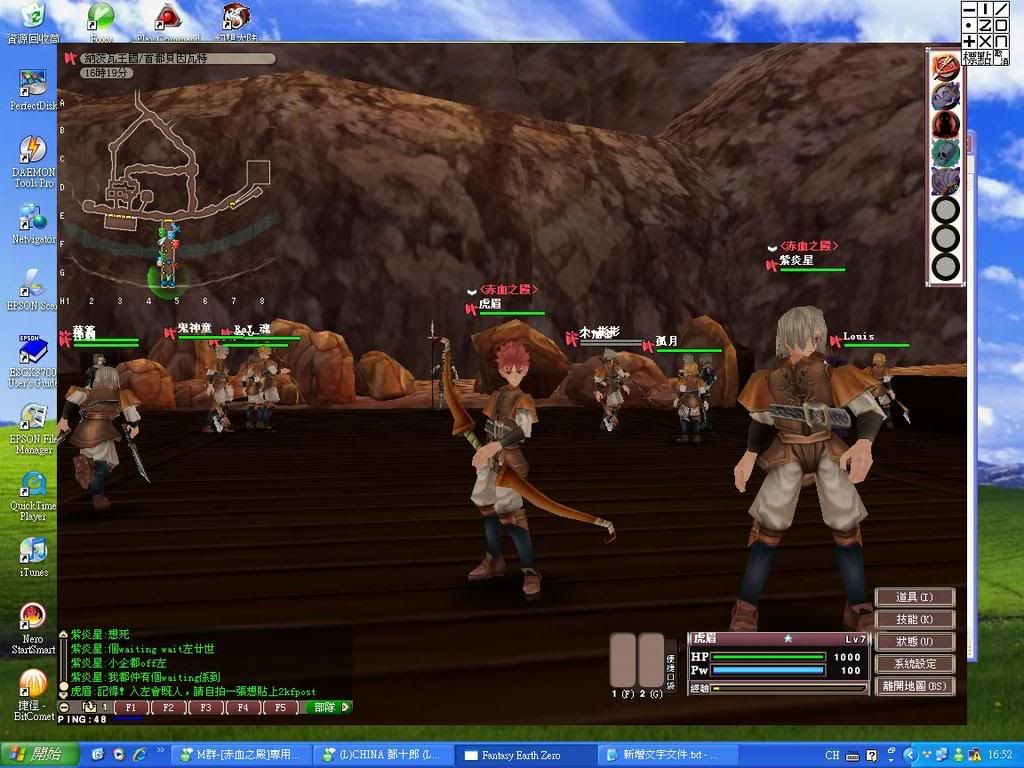Open 系統設定 system settings
1024x768 pixels.
tap(914, 664)
